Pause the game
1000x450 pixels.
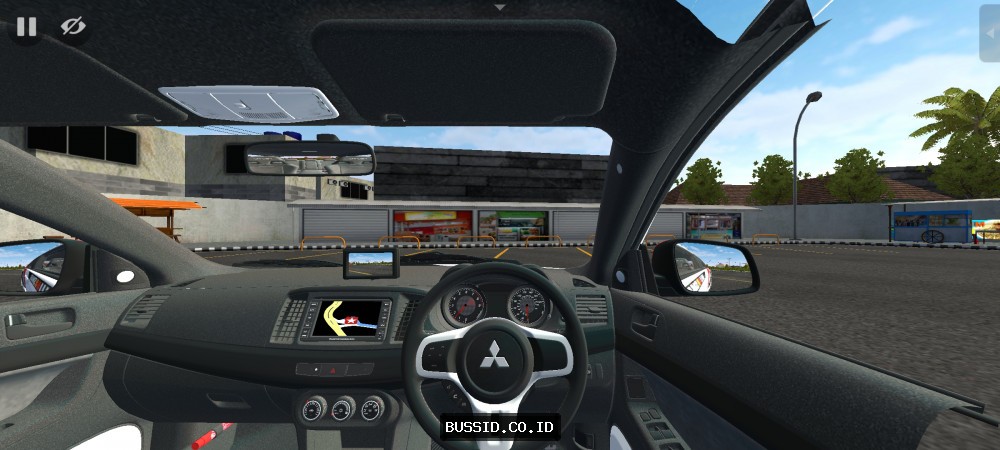[x=26, y=27]
